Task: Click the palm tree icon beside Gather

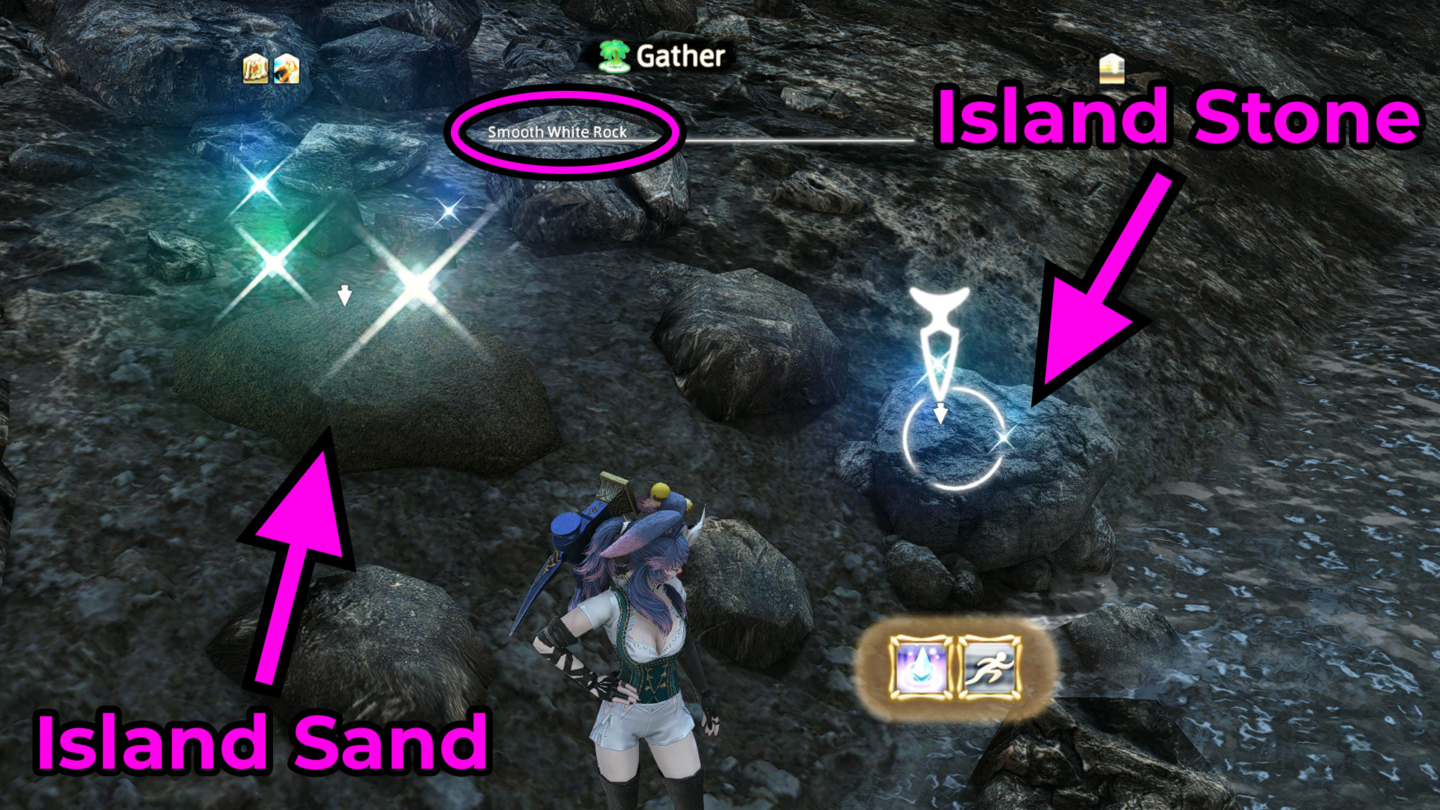Action: point(612,57)
